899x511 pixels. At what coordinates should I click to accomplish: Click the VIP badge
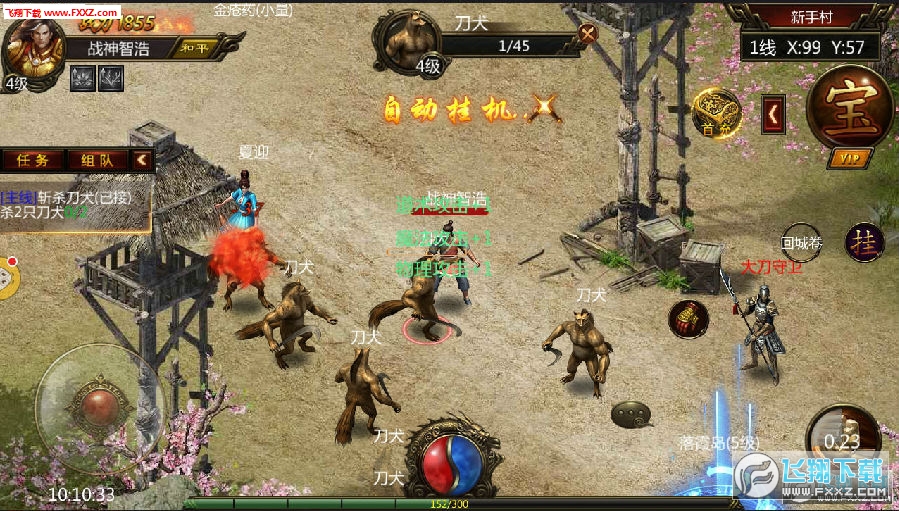850,158
